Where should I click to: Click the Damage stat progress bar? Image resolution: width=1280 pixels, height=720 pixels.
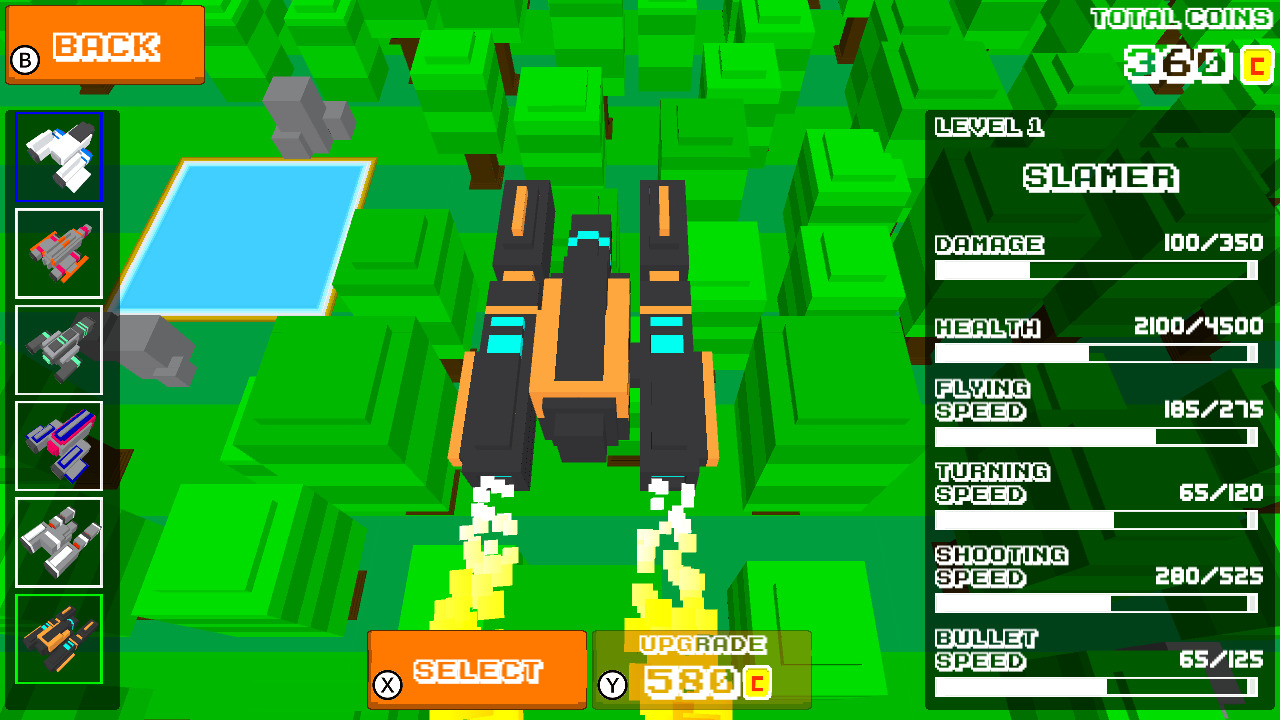click(x=1097, y=268)
